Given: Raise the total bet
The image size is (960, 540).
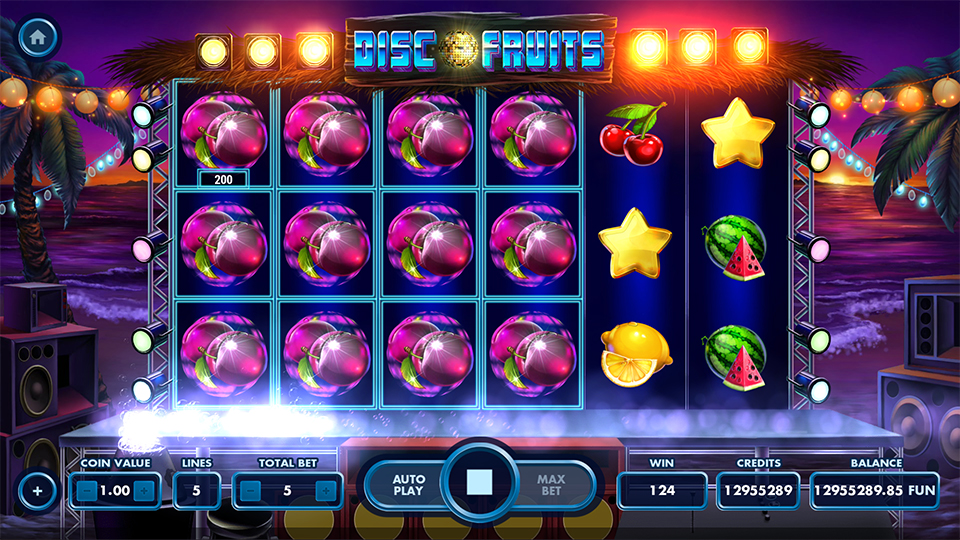Looking at the screenshot, I should [x=325, y=491].
